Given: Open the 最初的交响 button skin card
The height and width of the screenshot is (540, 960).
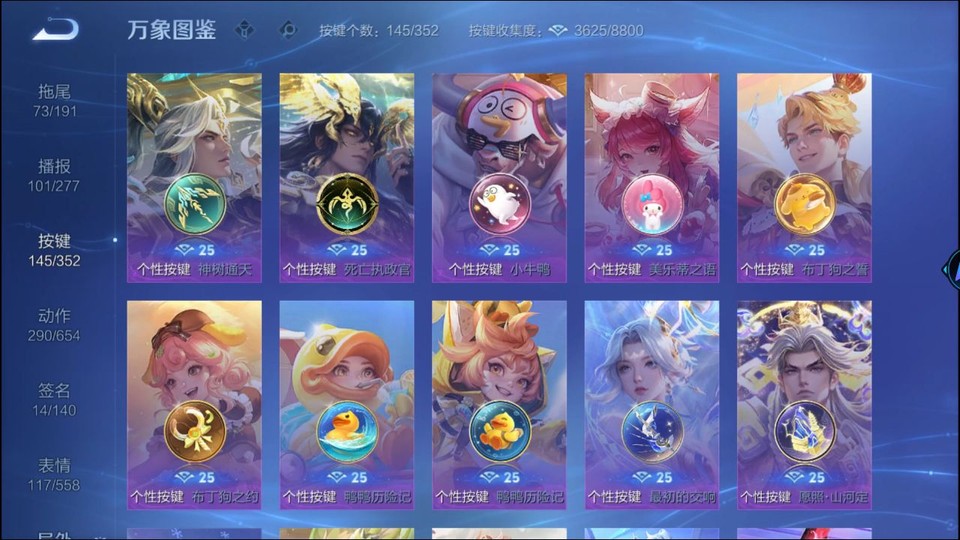Looking at the screenshot, I should (652, 405).
